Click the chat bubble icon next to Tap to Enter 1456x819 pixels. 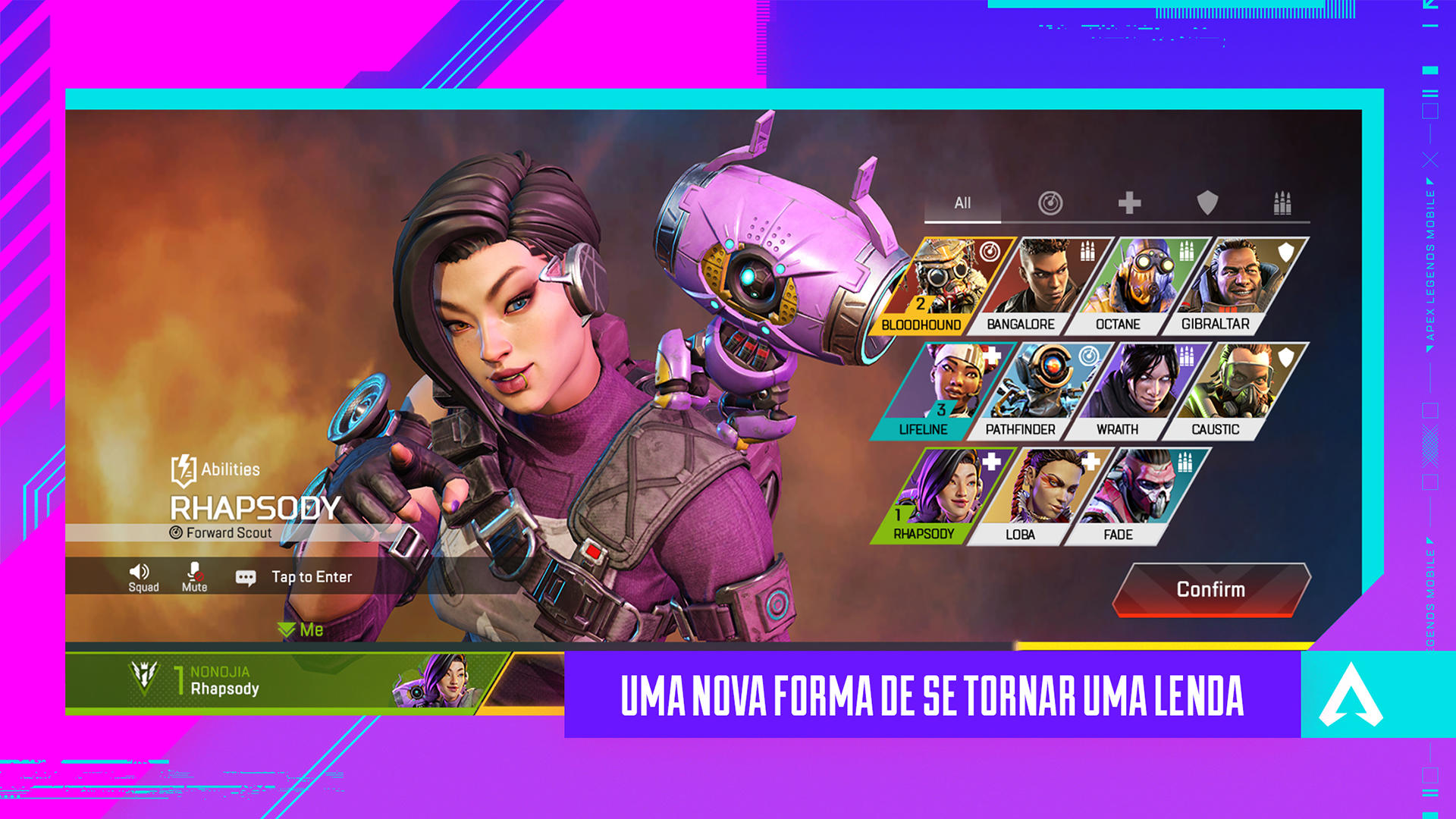pyautogui.click(x=245, y=576)
